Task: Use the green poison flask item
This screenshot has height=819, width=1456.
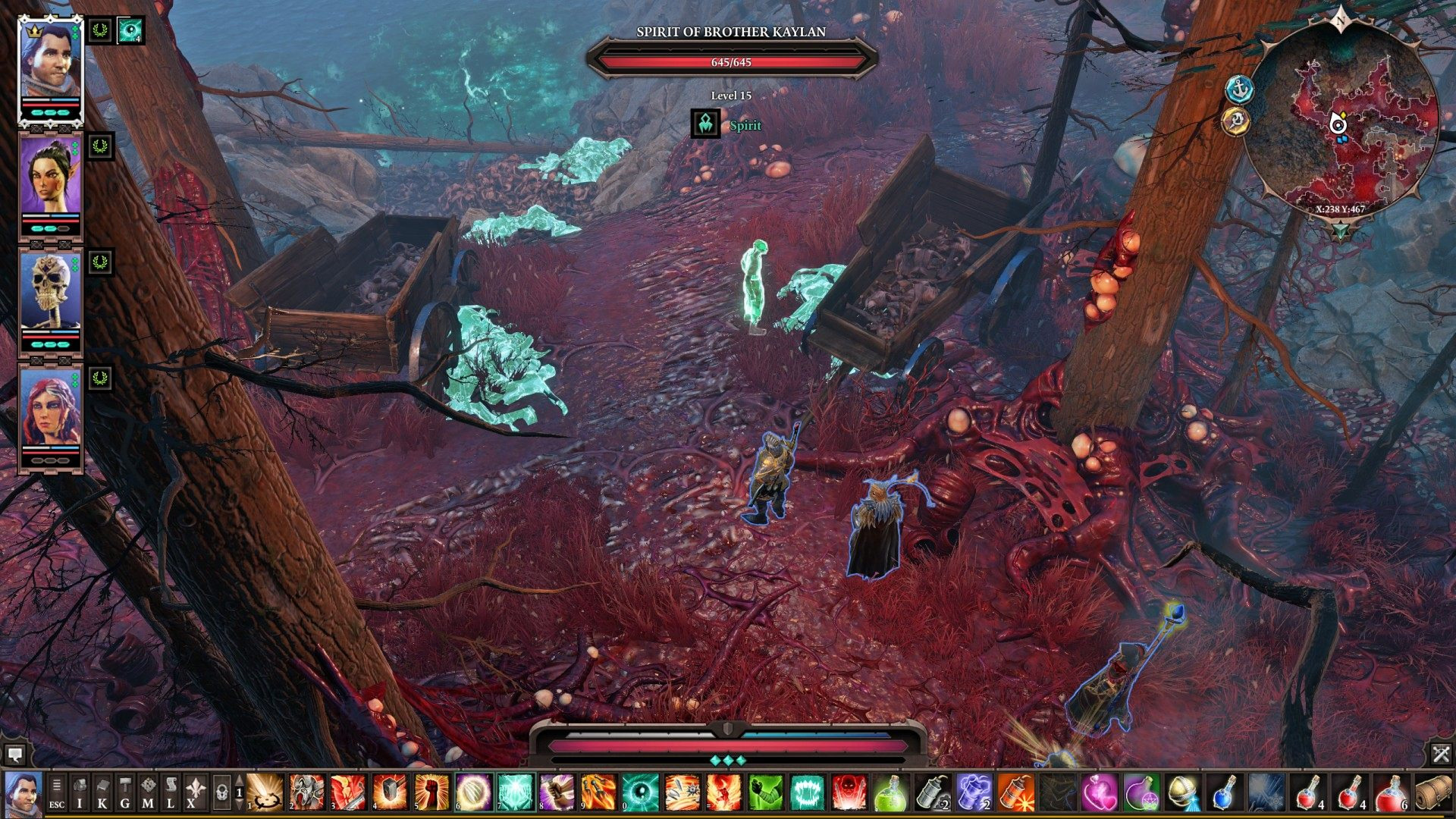Action: click(890, 792)
